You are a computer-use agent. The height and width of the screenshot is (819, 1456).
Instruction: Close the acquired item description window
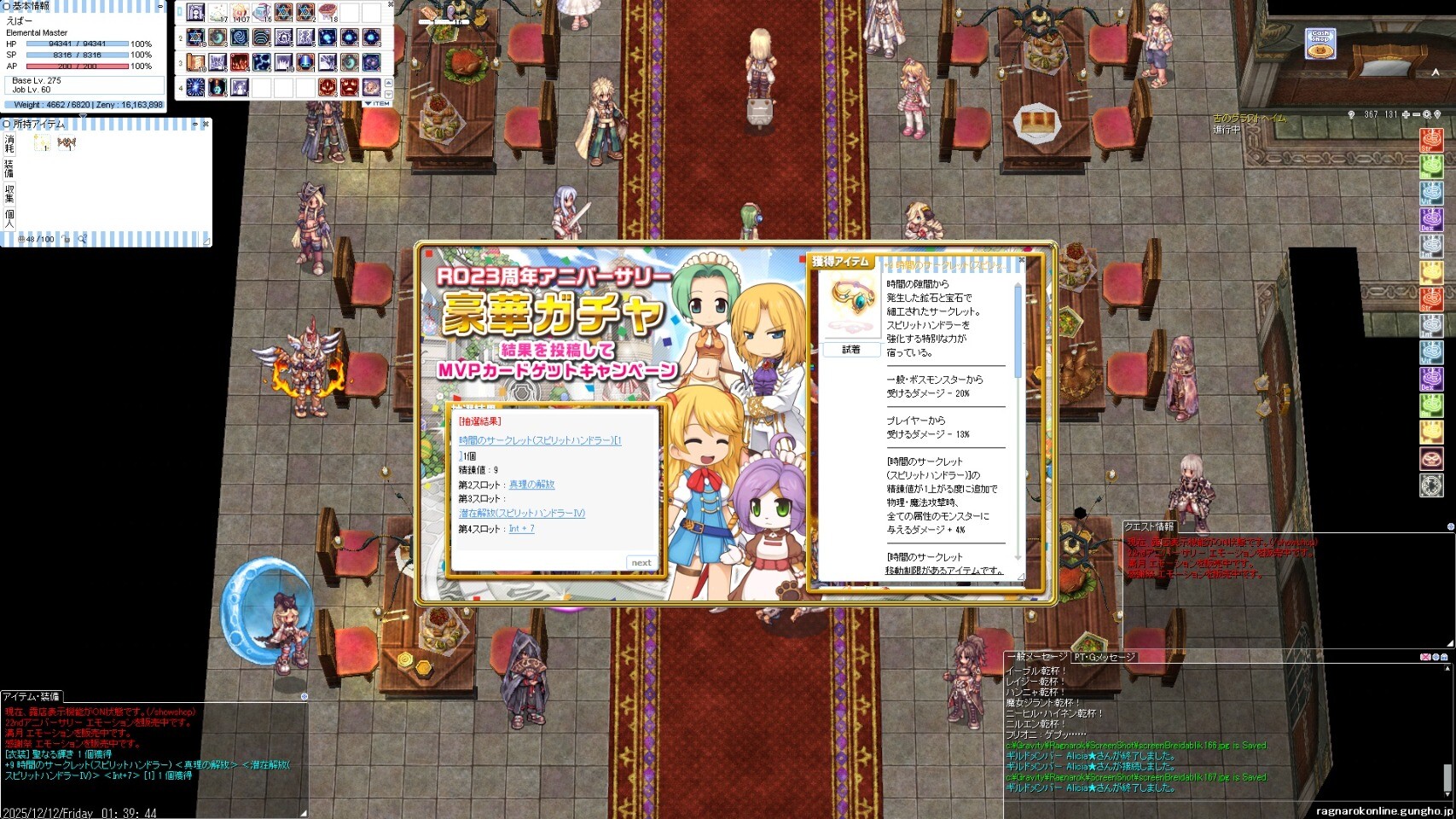[1021, 260]
